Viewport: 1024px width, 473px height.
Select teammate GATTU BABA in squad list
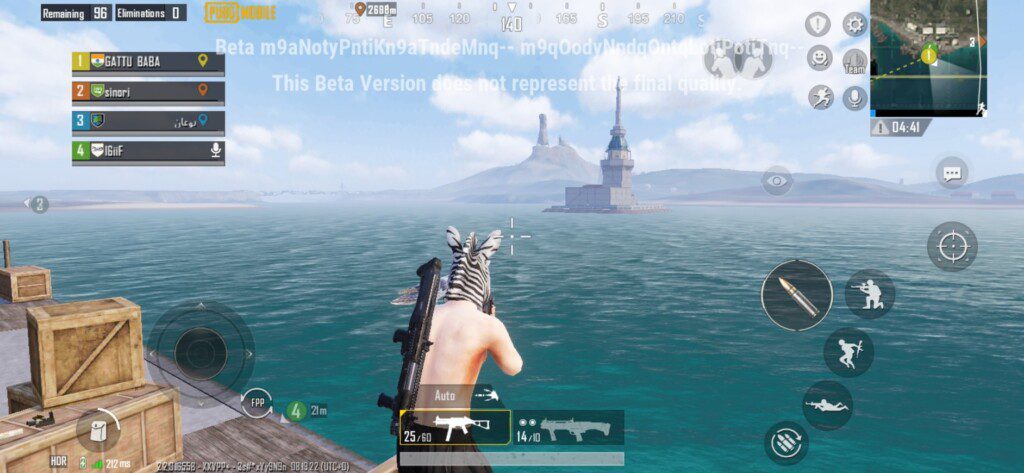point(148,62)
